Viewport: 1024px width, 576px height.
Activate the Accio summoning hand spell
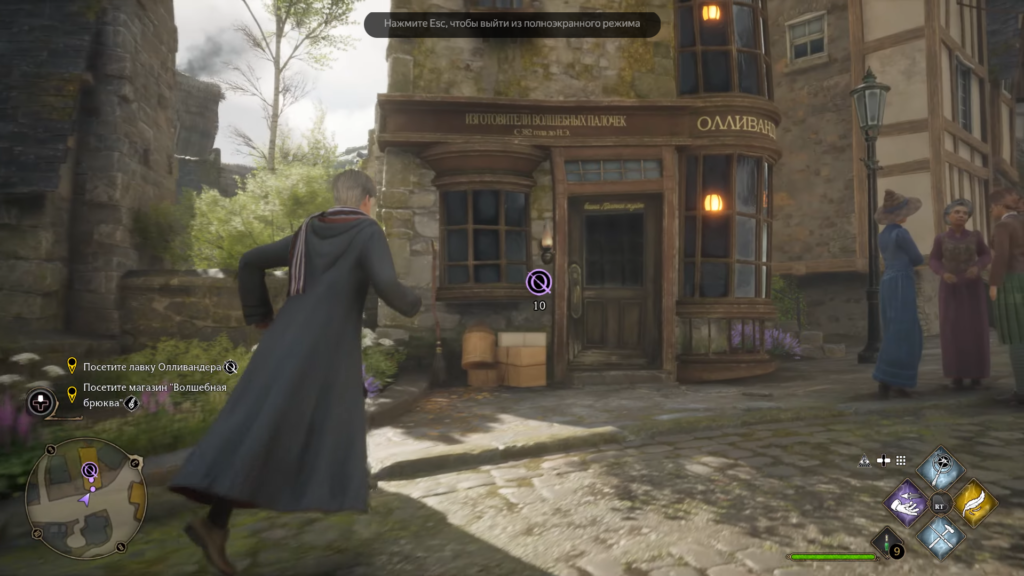pos(908,502)
